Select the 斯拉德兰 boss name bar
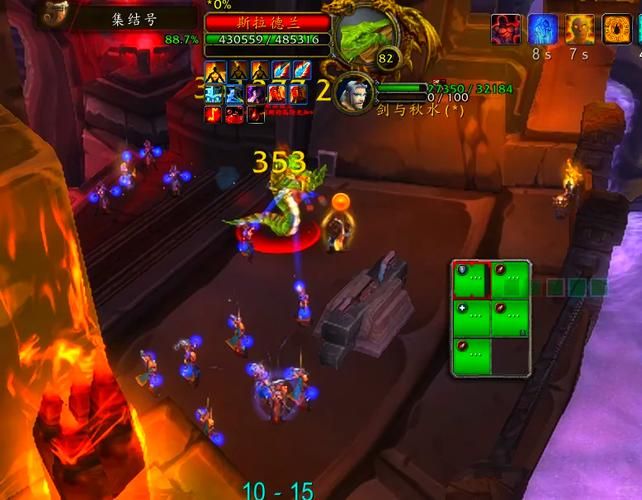 pos(267,21)
